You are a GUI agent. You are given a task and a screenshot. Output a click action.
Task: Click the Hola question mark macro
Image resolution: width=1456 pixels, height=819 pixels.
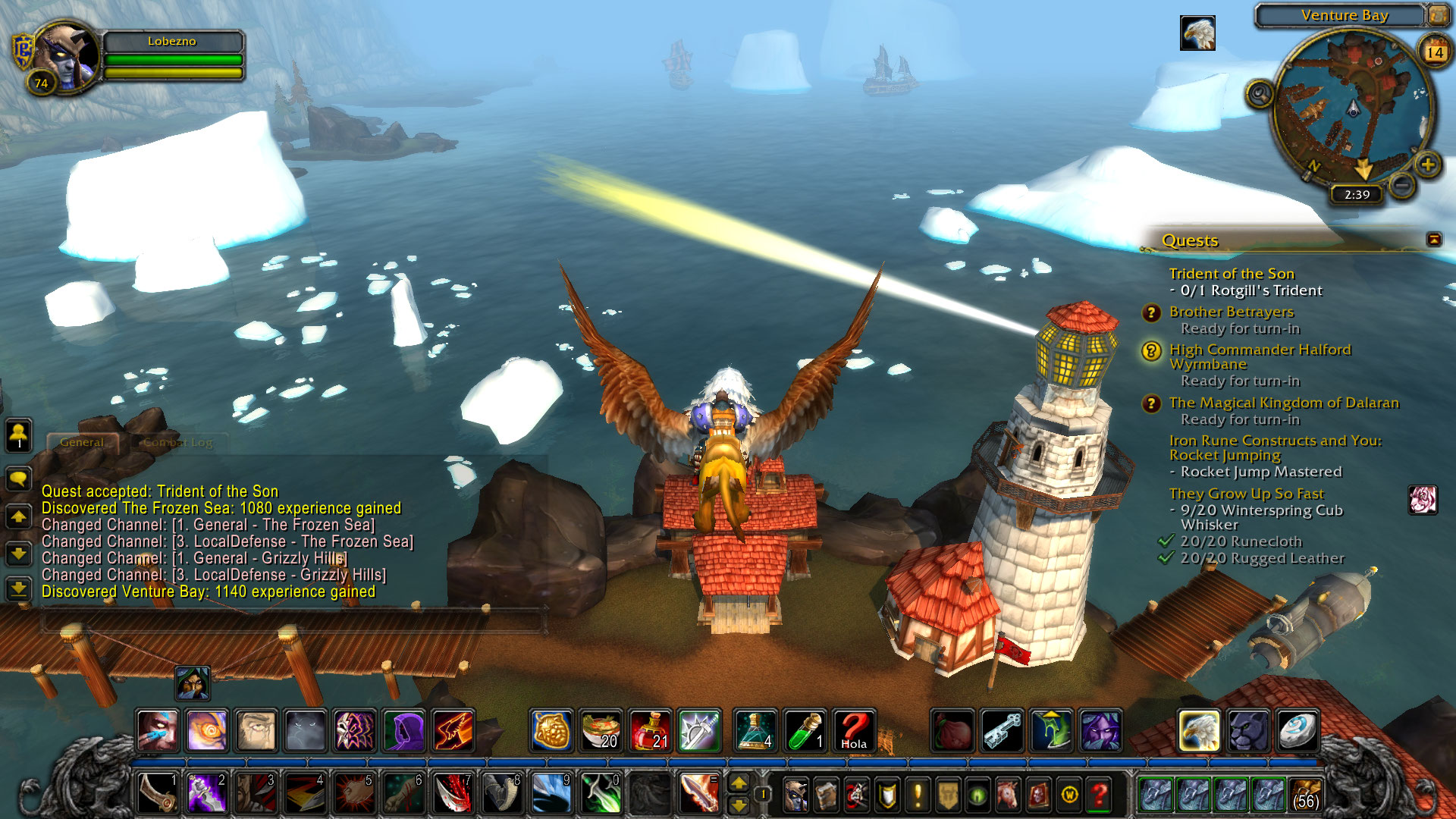point(854,730)
